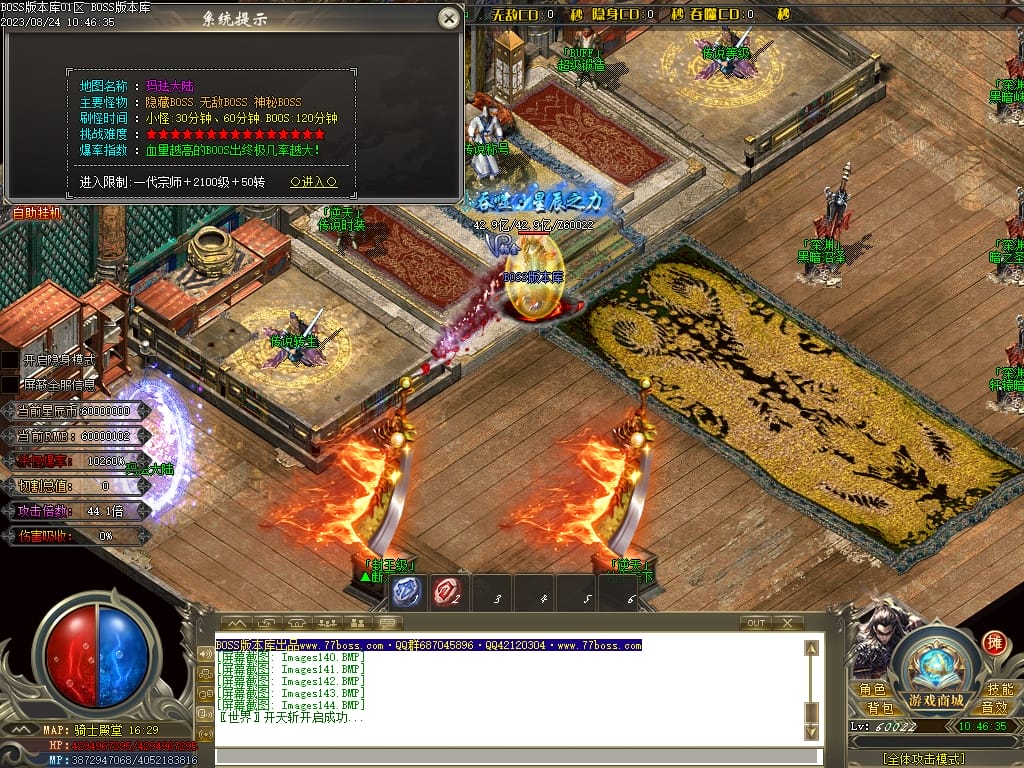
Task: Open the 技能 skills panel
Action: coord(1000,690)
